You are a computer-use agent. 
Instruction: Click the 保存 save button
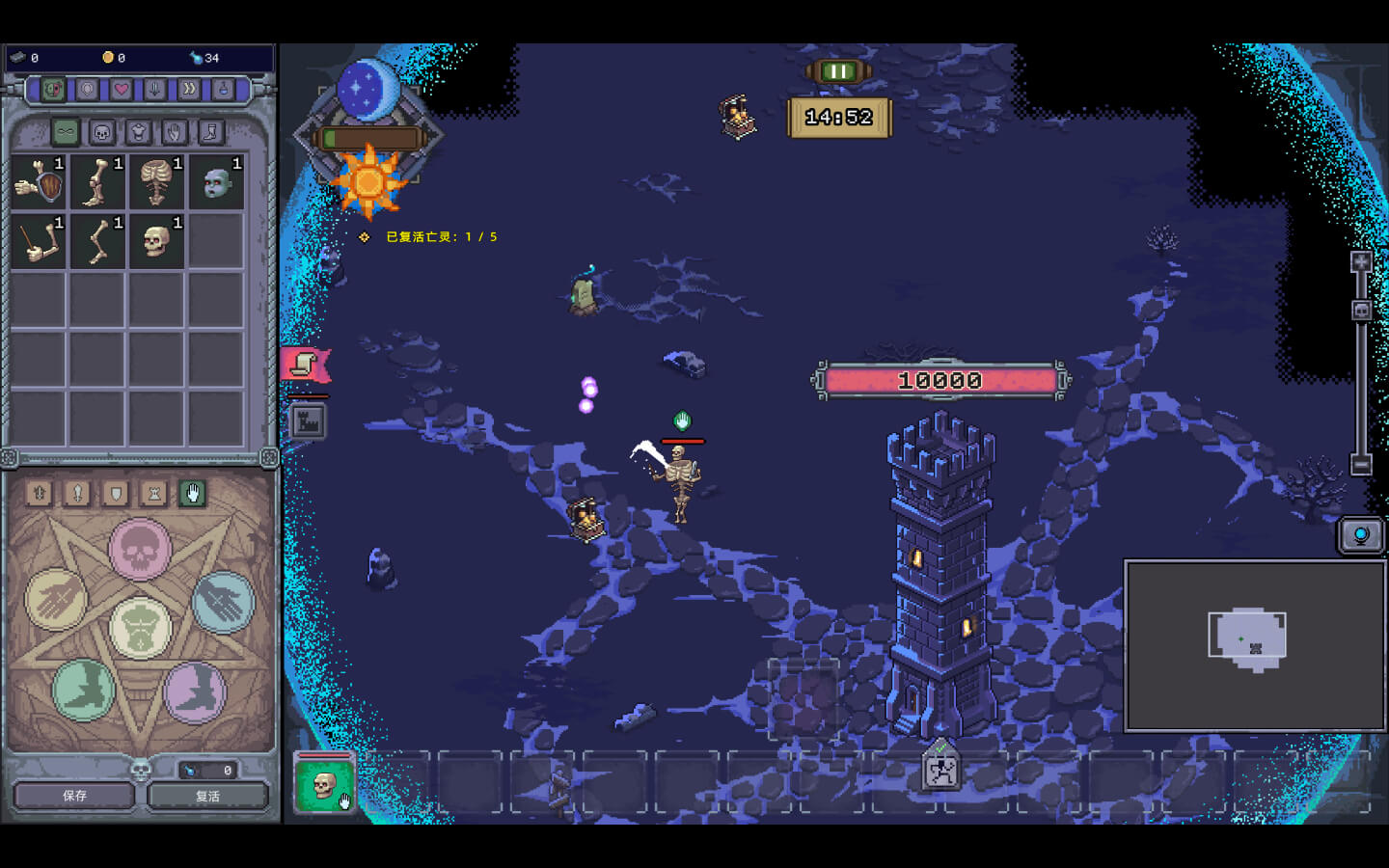[x=74, y=796]
